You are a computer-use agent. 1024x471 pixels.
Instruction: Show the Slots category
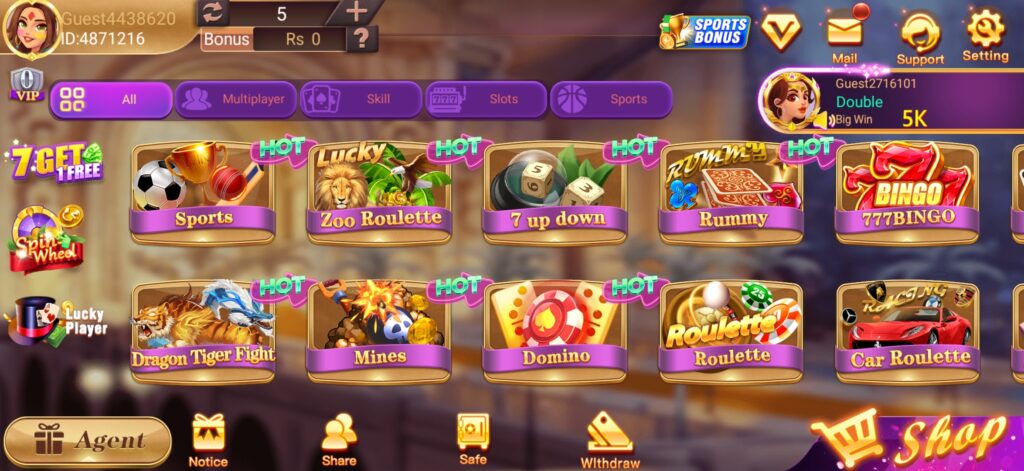486,99
